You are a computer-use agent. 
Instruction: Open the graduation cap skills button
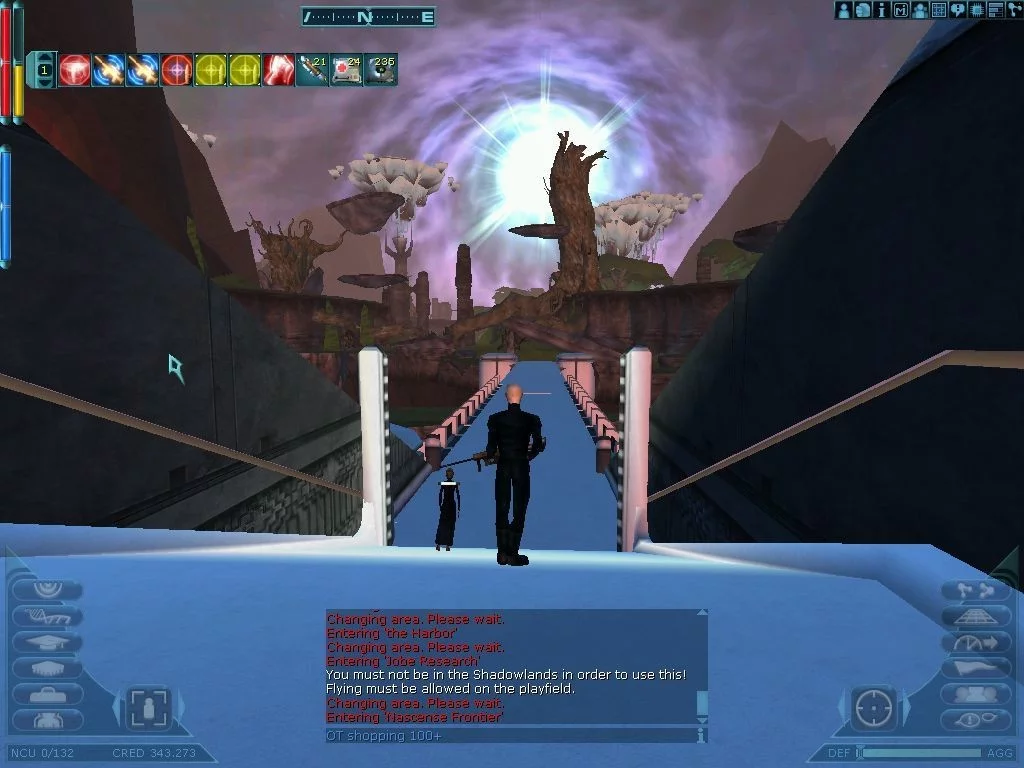click(x=47, y=643)
